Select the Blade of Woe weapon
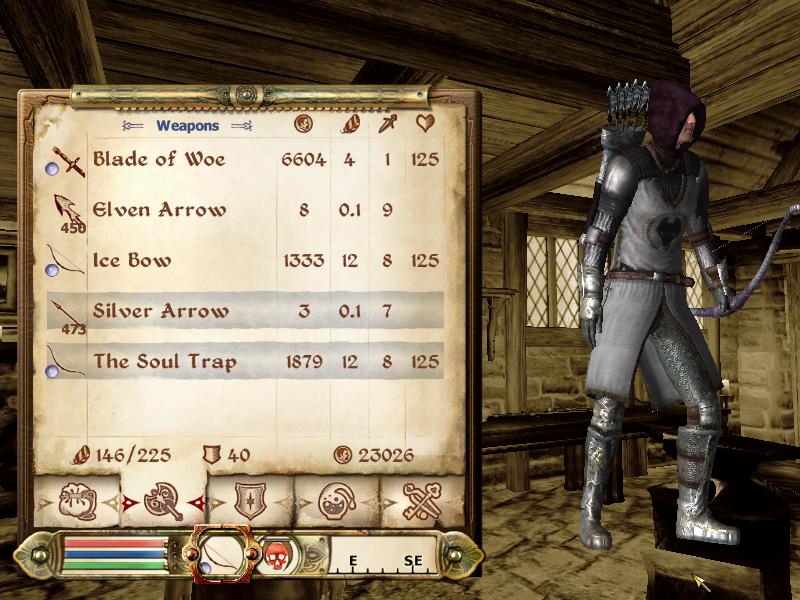Screen dimensions: 800x600 point(160,159)
